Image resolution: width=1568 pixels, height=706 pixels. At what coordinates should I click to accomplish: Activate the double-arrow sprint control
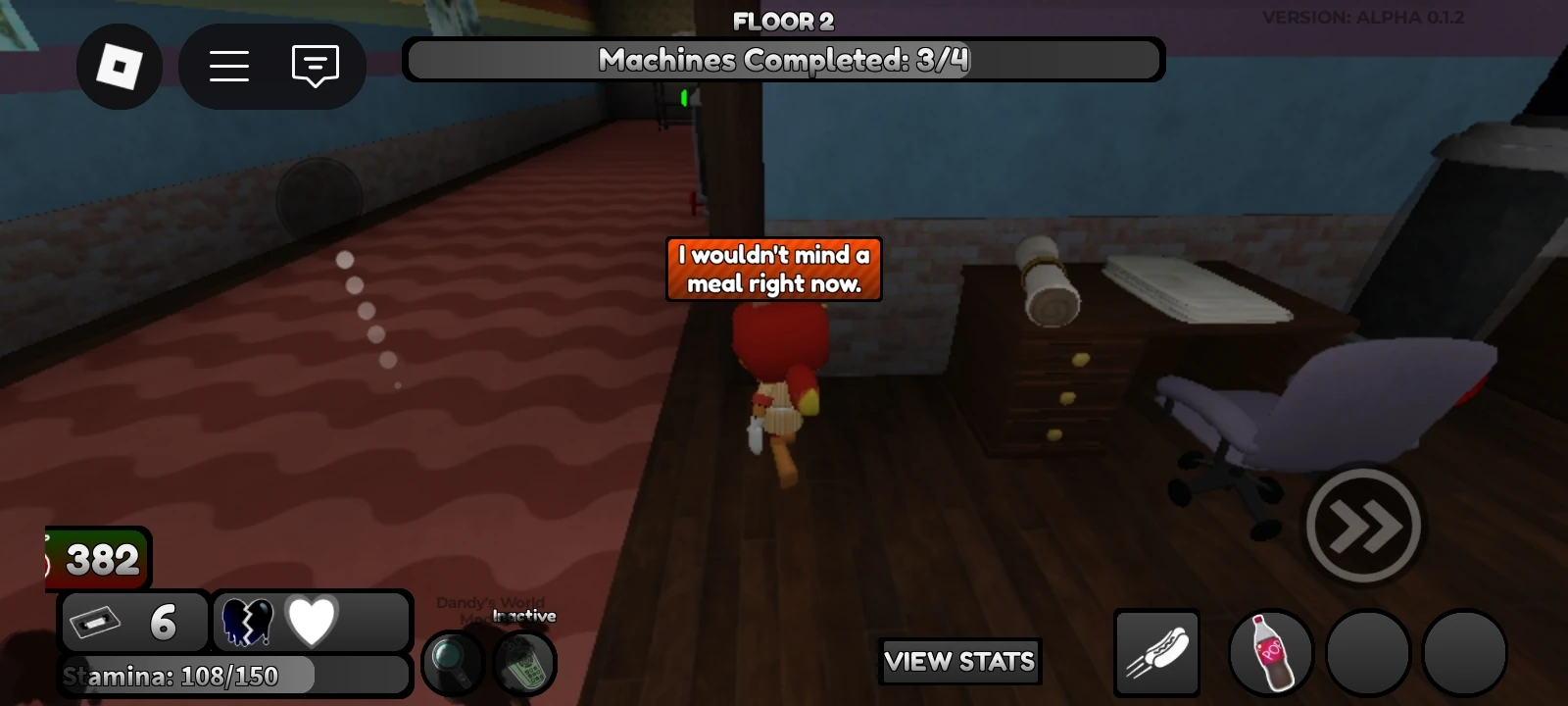[1363, 527]
